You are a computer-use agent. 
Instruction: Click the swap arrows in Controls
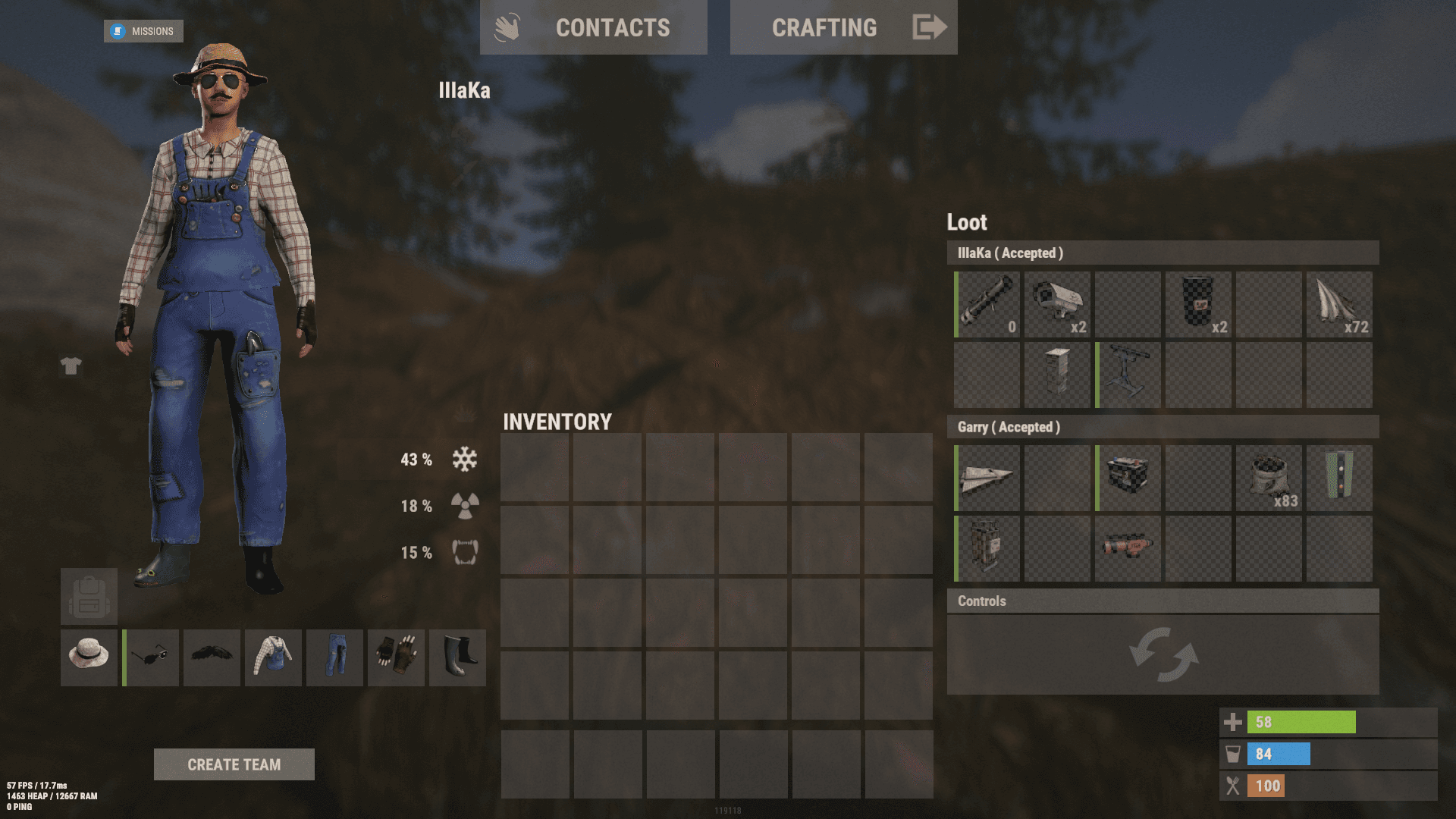1163,654
